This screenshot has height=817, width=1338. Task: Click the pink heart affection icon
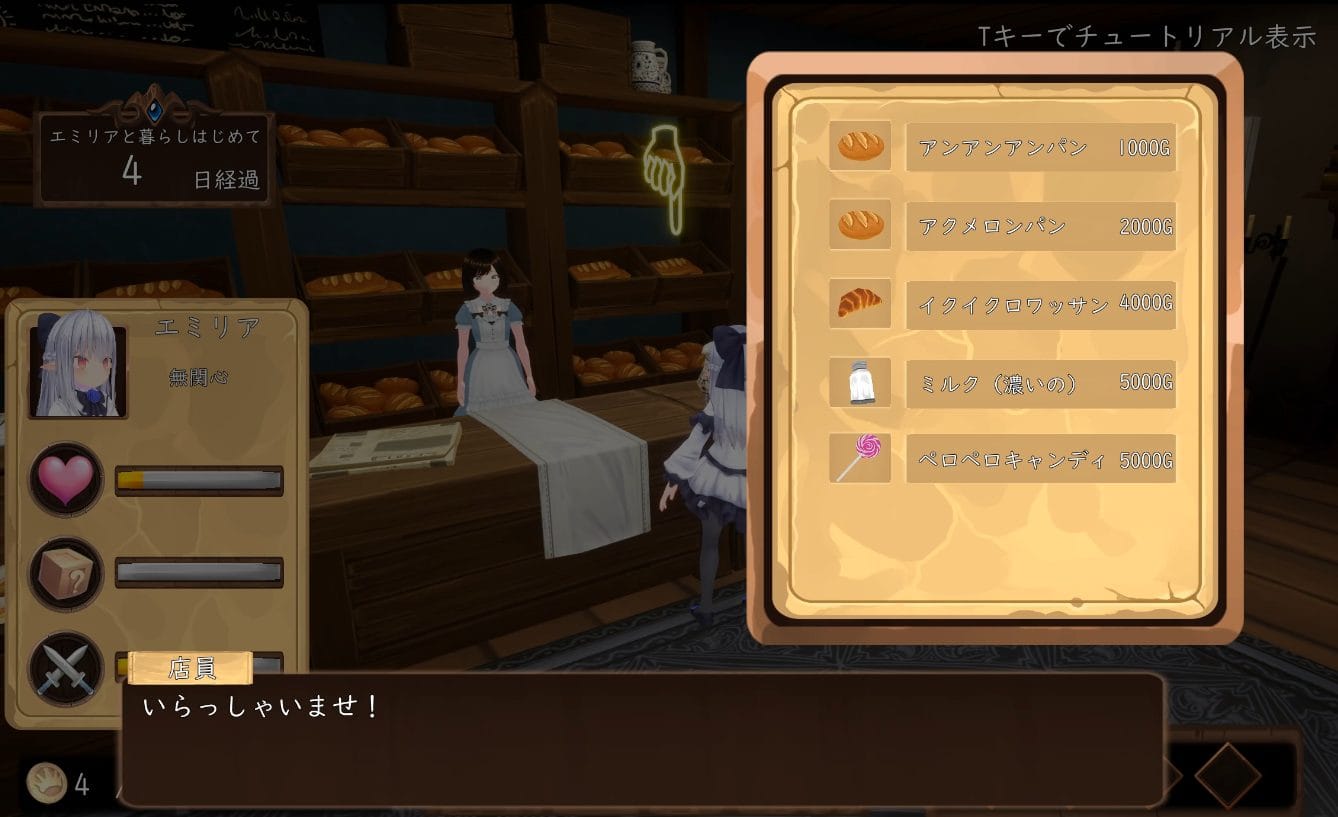66,480
